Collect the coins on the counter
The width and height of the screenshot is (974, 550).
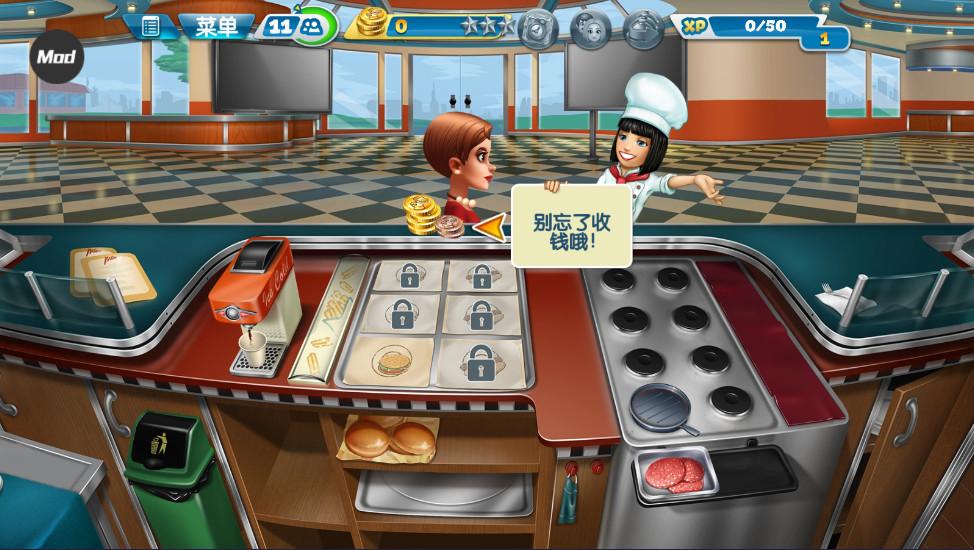pos(422,214)
